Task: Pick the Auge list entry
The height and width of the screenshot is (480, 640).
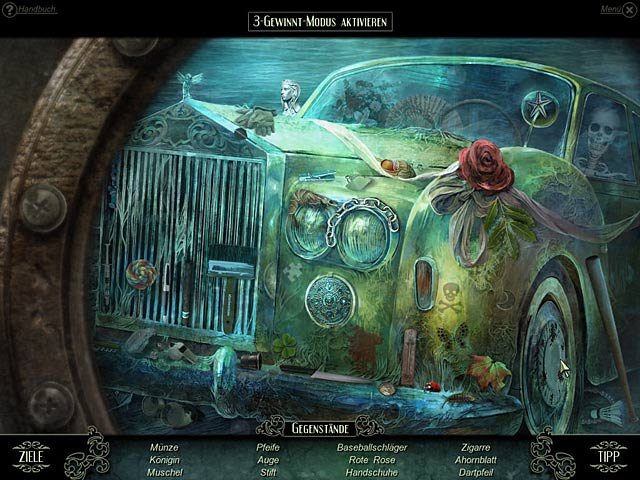Action: click(x=268, y=459)
